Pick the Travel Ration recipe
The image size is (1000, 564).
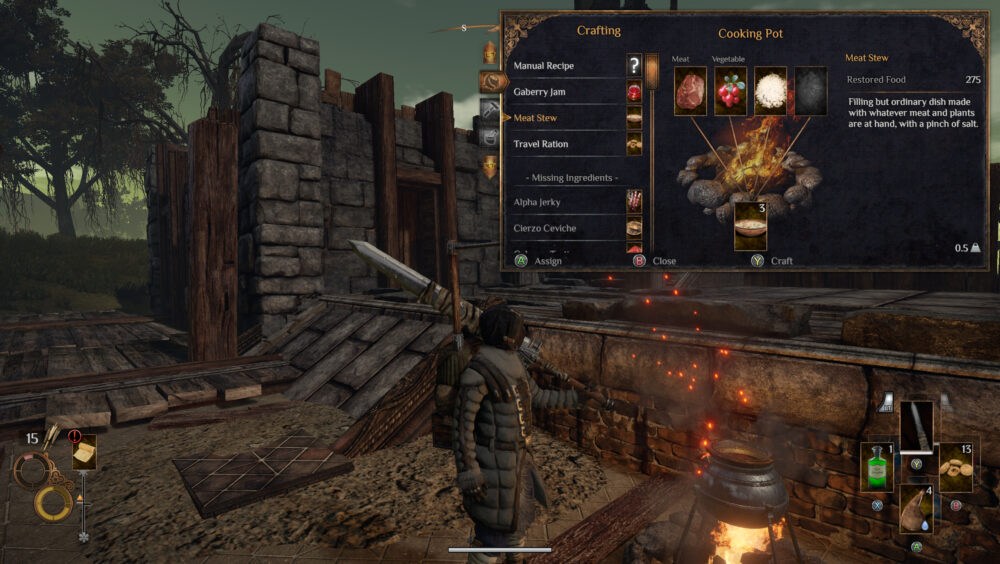click(x=541, y=144)
